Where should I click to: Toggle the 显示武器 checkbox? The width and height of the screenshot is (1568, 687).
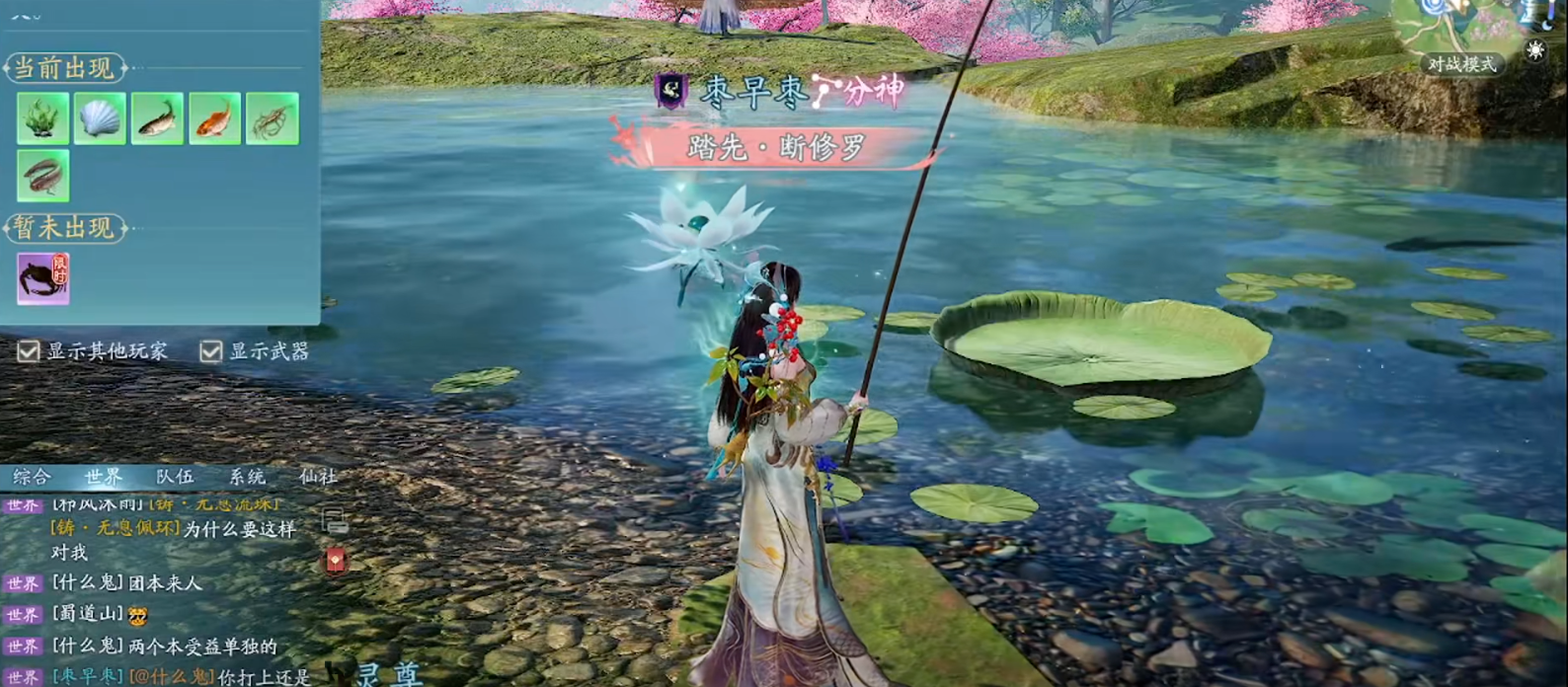[x=211, y=351]
